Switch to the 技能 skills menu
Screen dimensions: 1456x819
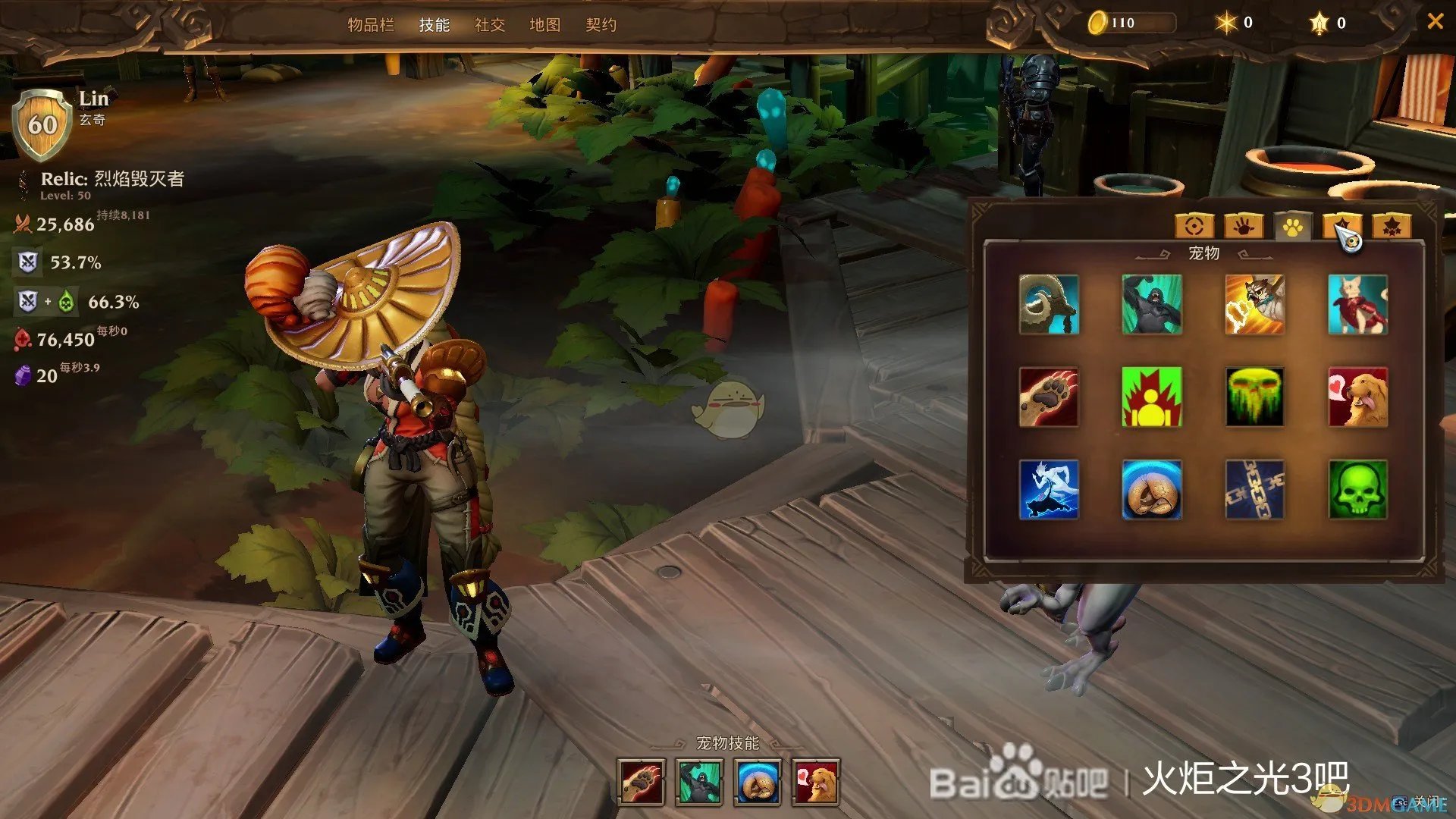coord(435,25)
